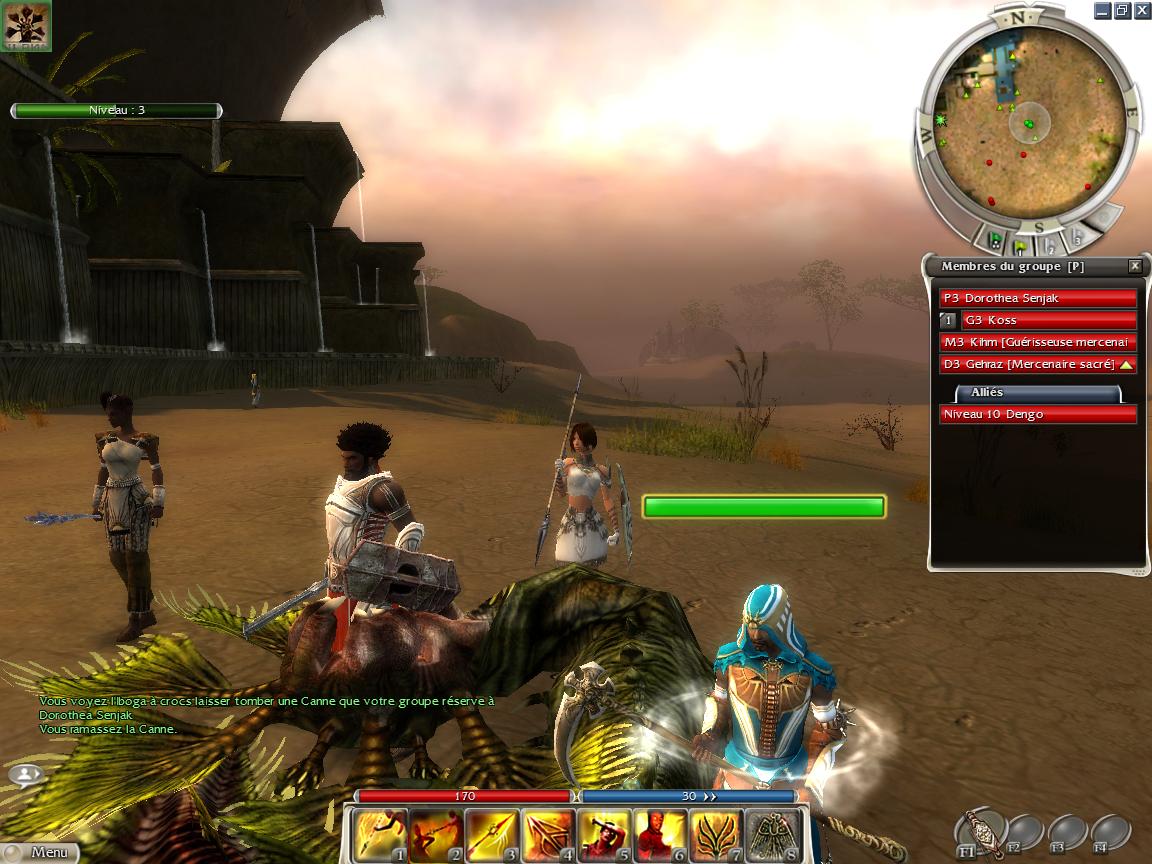
Task: Select ally Dengo in the Alliés list
Action: (x=1038, y=414)
